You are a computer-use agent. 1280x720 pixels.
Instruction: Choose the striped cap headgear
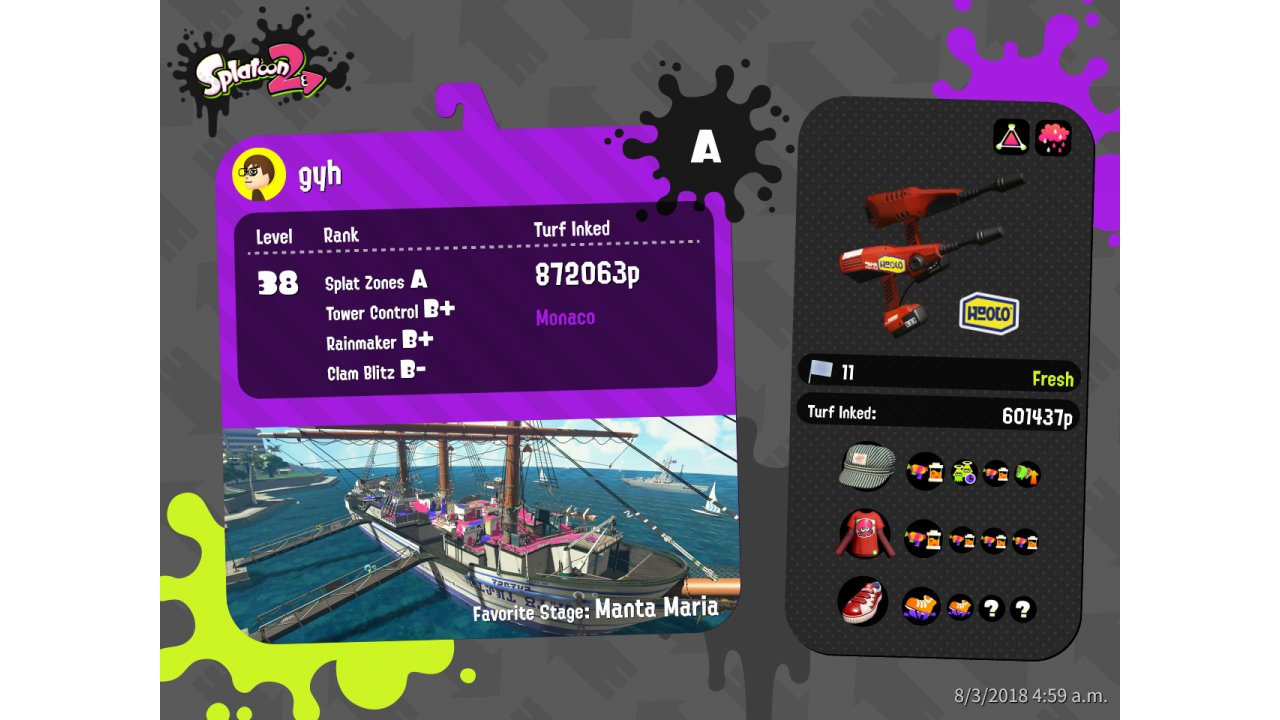pos(866,467)
